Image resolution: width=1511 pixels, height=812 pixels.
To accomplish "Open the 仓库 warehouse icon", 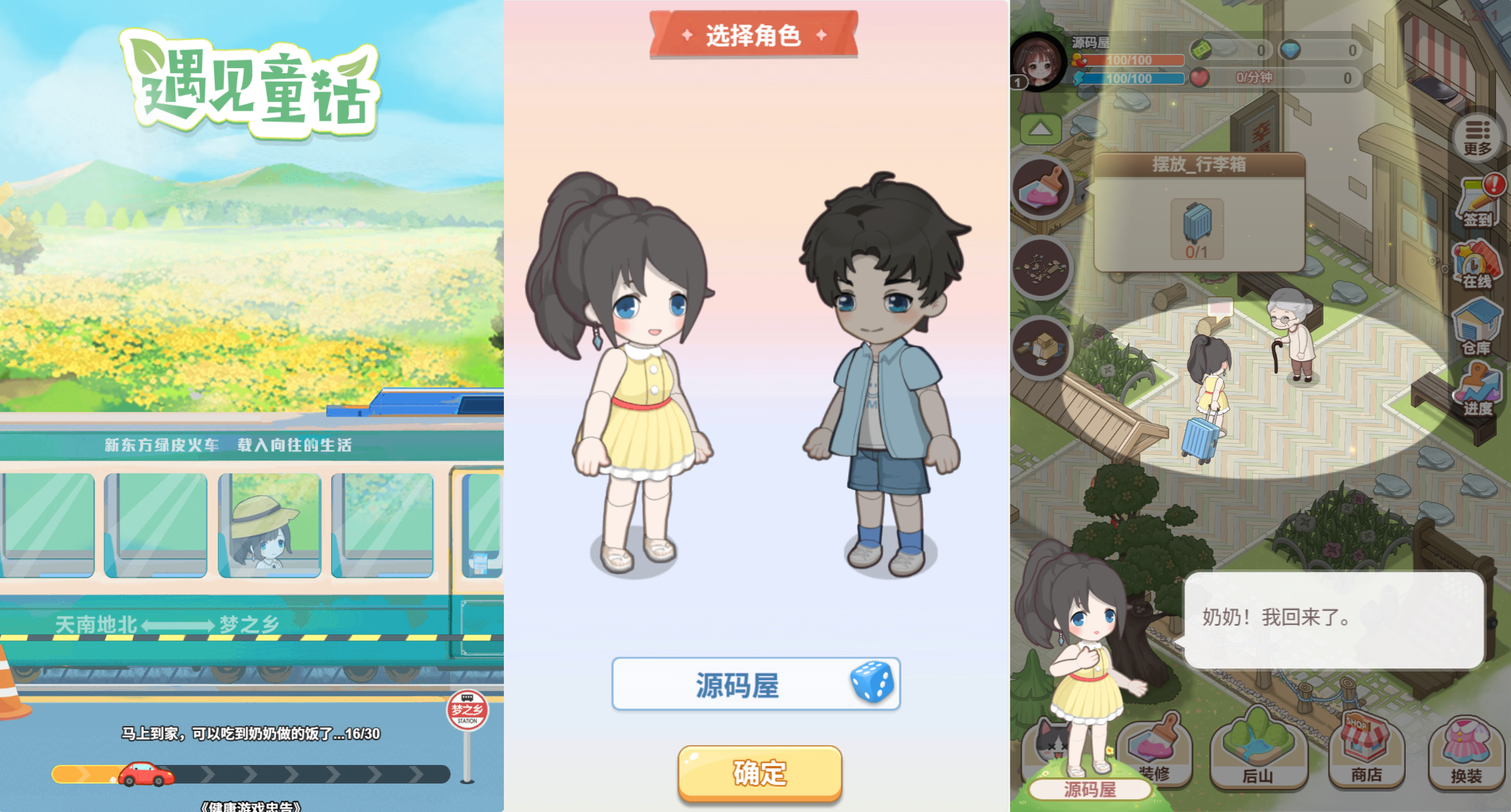I will click(1478, 325).
